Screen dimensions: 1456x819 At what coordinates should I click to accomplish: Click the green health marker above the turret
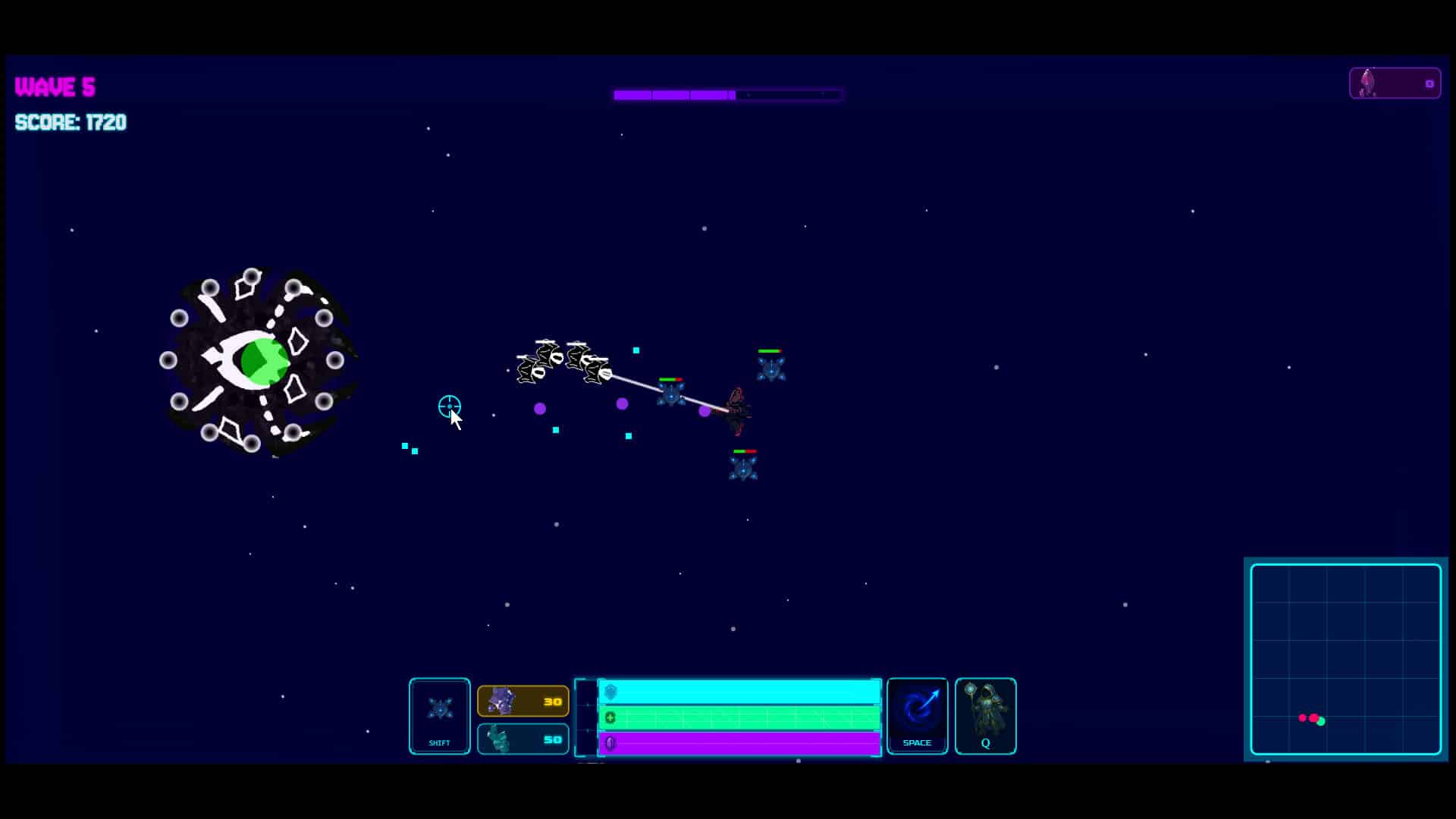click(769, 350)
